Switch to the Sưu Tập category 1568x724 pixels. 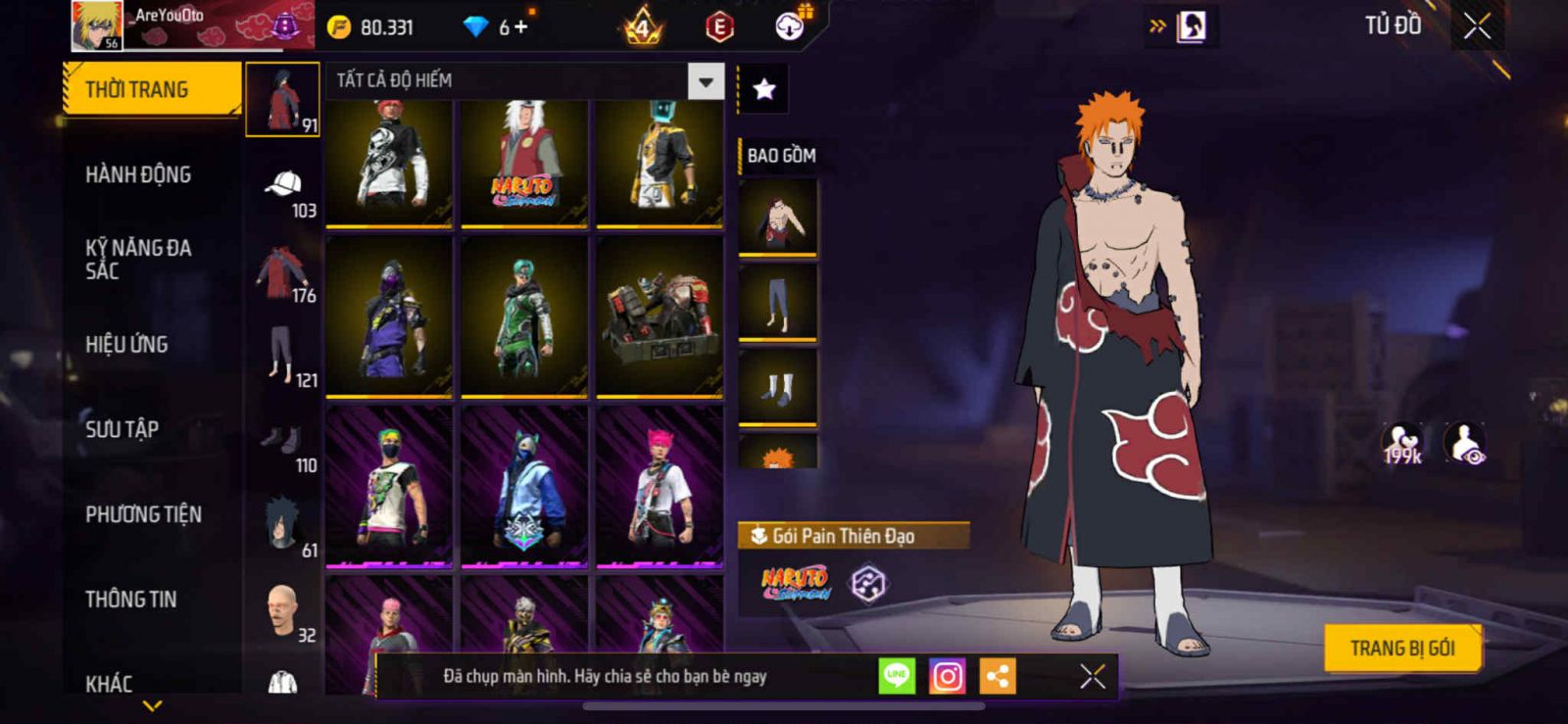pos(122,429)
